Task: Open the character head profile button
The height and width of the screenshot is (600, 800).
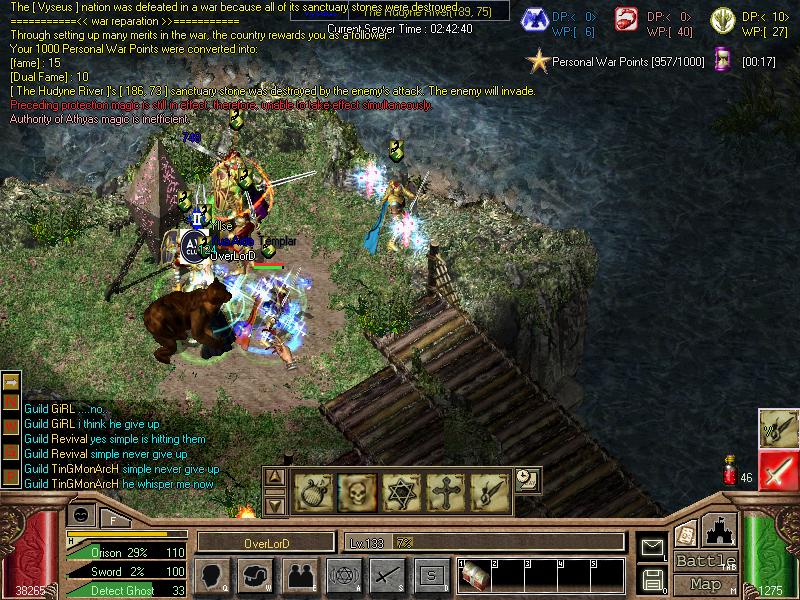Action: (213, 575)
